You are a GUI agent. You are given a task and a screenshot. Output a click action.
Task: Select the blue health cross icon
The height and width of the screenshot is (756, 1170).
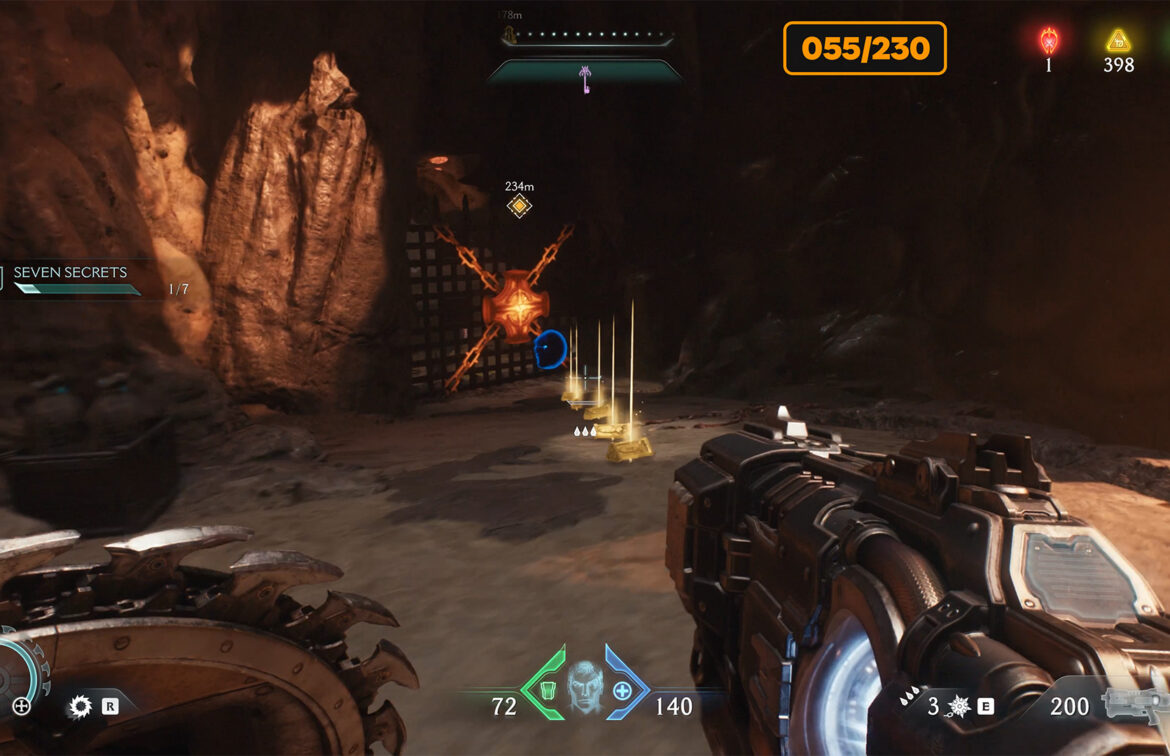[622, 690]
